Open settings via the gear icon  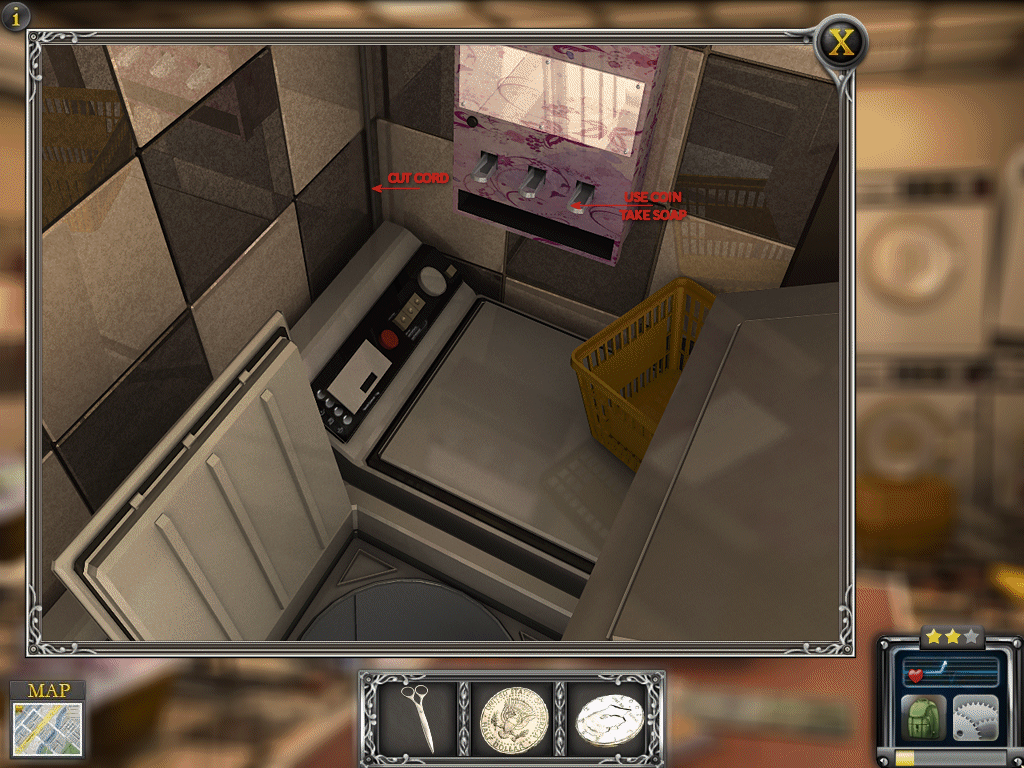(x=975, y=718)
